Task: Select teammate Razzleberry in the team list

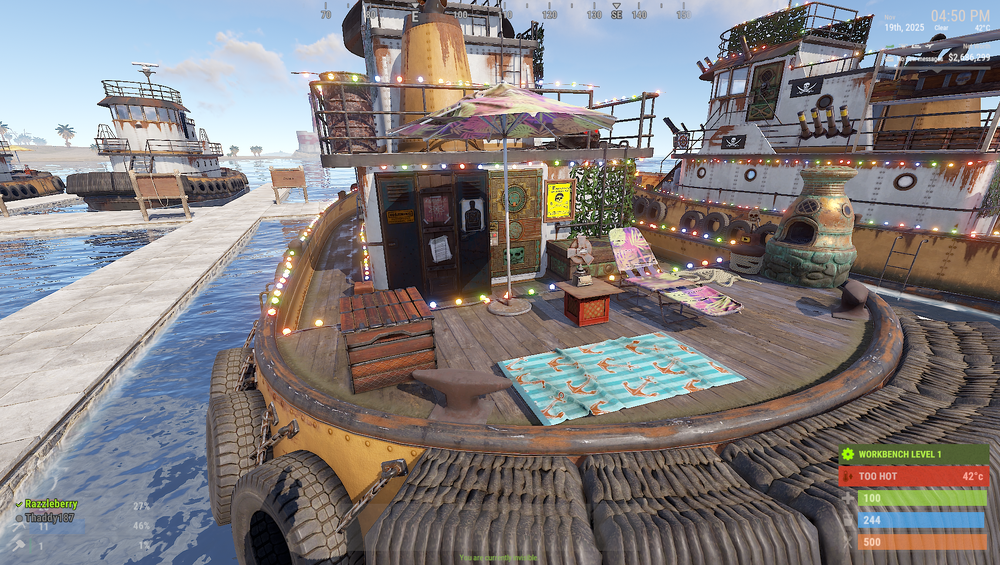Action: (x=50, y=505)
